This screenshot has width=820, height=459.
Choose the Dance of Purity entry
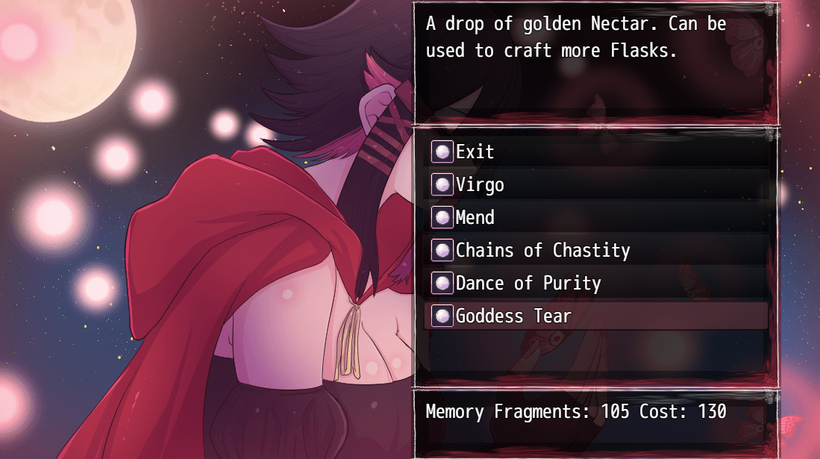[x=528, y=283]
